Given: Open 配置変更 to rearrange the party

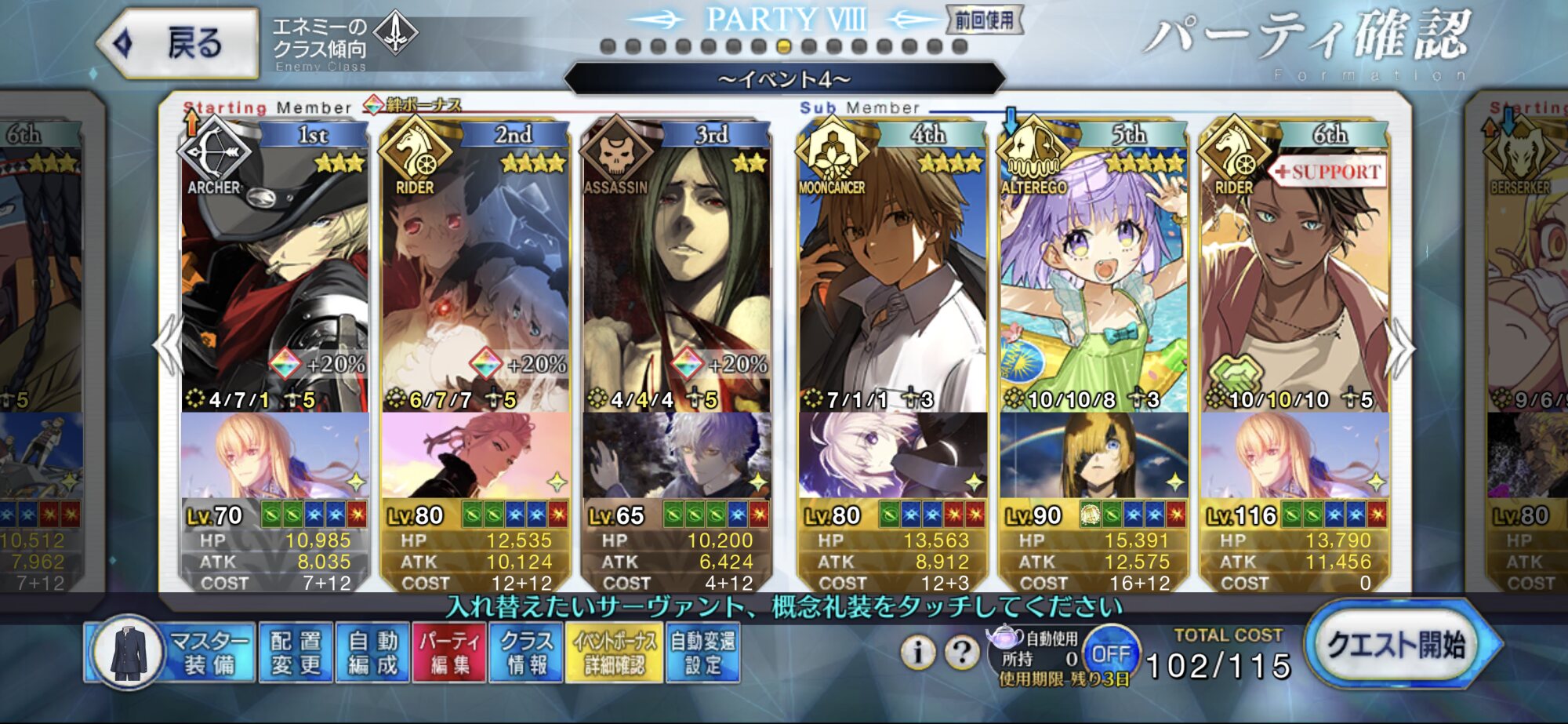Looking at the screenshot, I should click(296, 653).
